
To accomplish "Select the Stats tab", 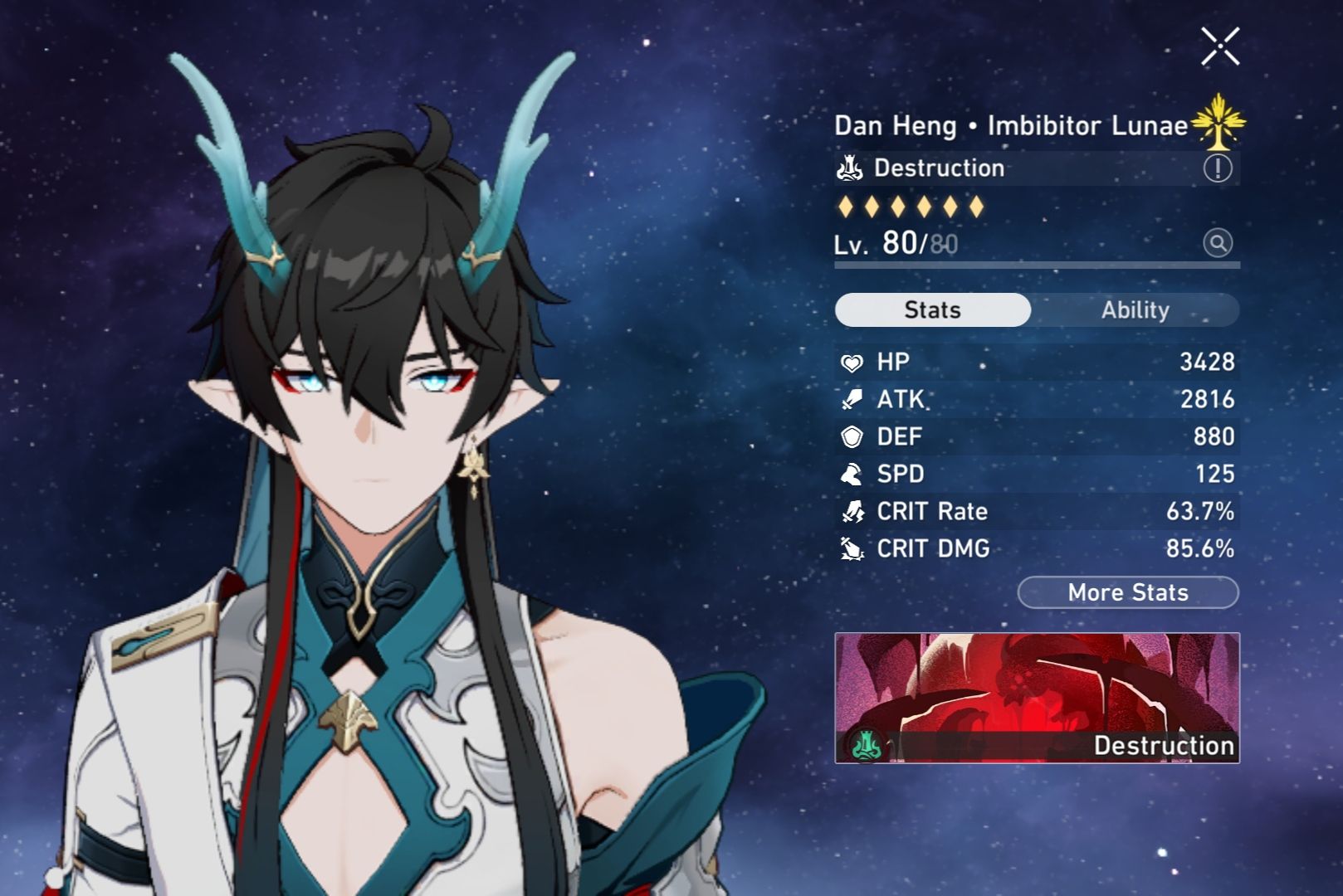I will pos(932,309).
